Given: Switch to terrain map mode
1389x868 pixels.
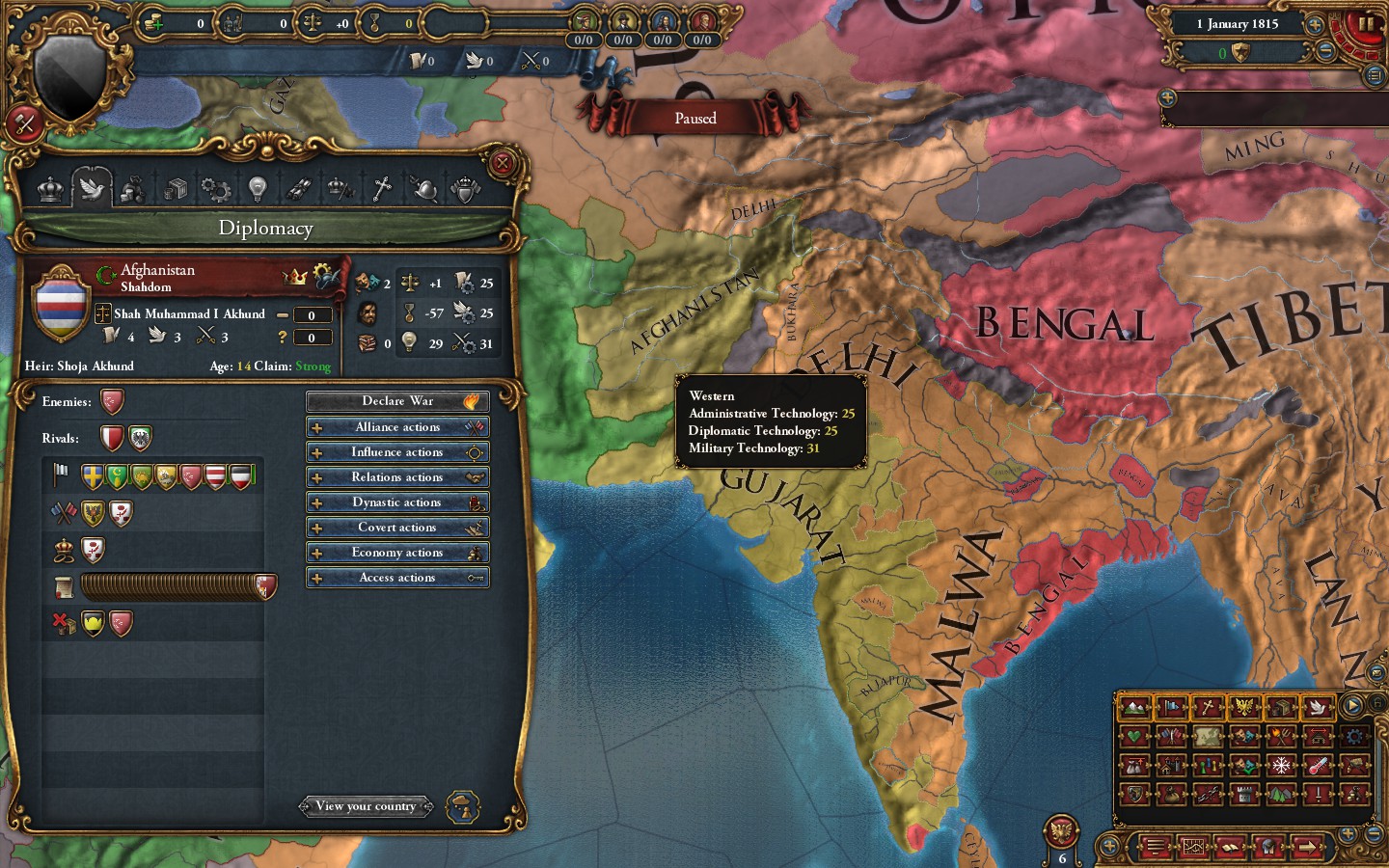Looking at the screenshot, I should click(x=1135, y=707).
